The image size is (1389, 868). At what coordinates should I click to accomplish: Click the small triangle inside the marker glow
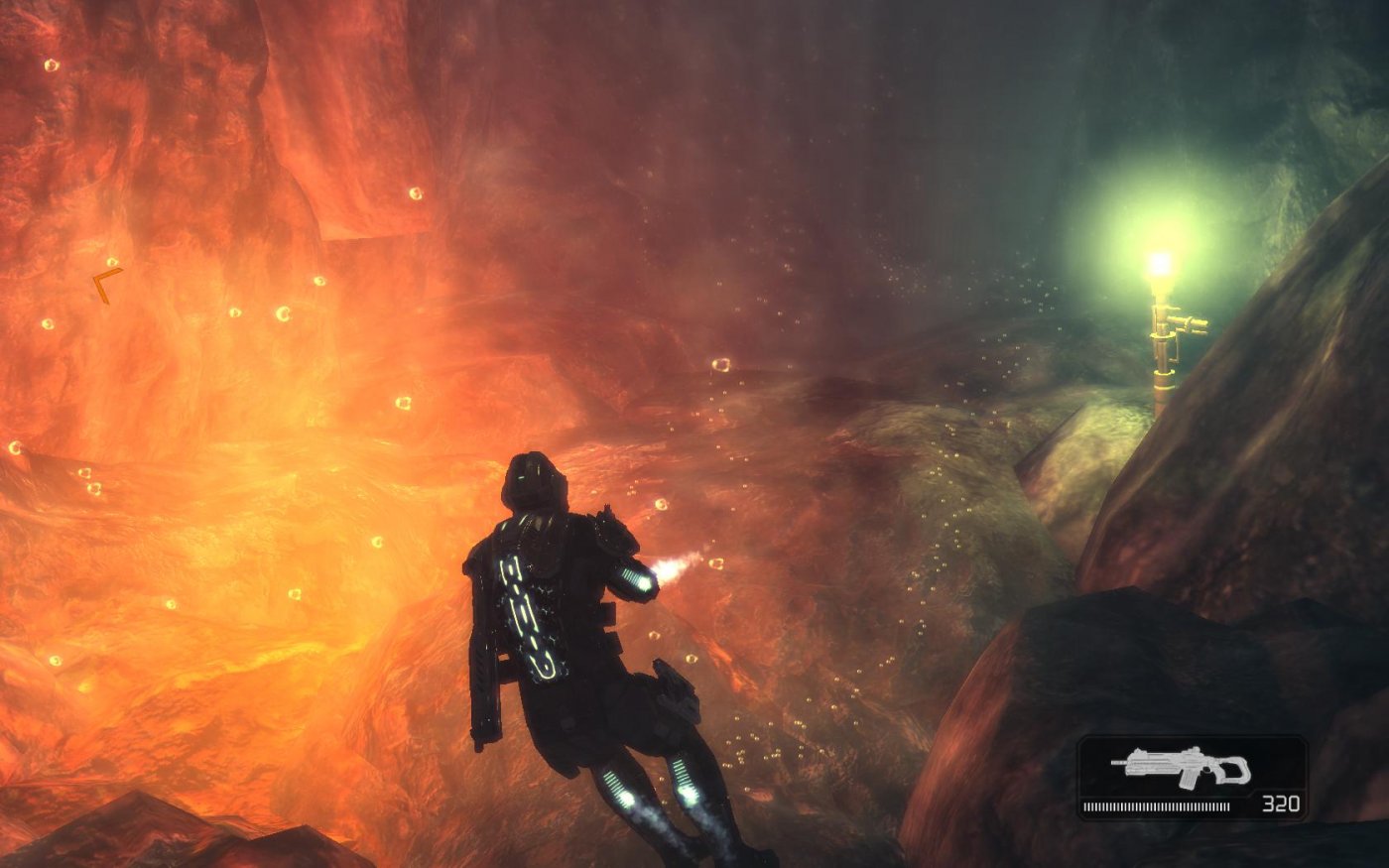[112, 263]
